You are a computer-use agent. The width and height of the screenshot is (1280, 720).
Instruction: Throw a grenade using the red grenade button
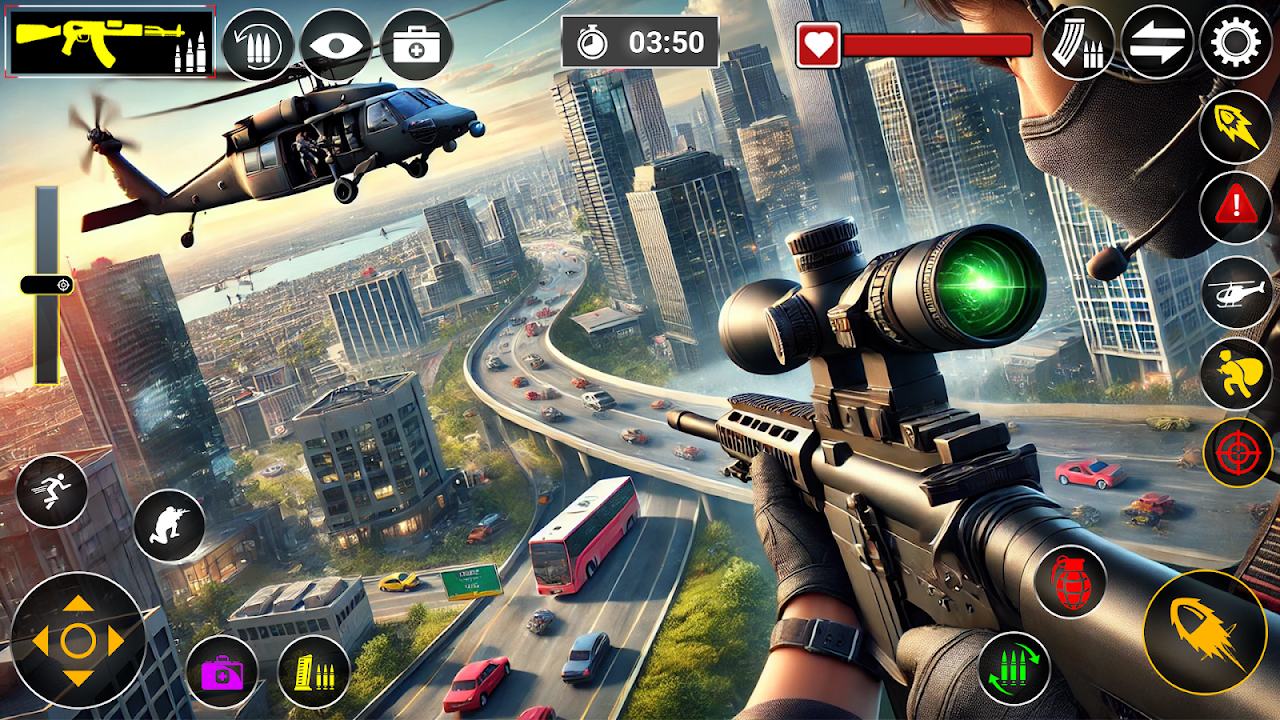pyautogui.click(x=1070, y=579)
